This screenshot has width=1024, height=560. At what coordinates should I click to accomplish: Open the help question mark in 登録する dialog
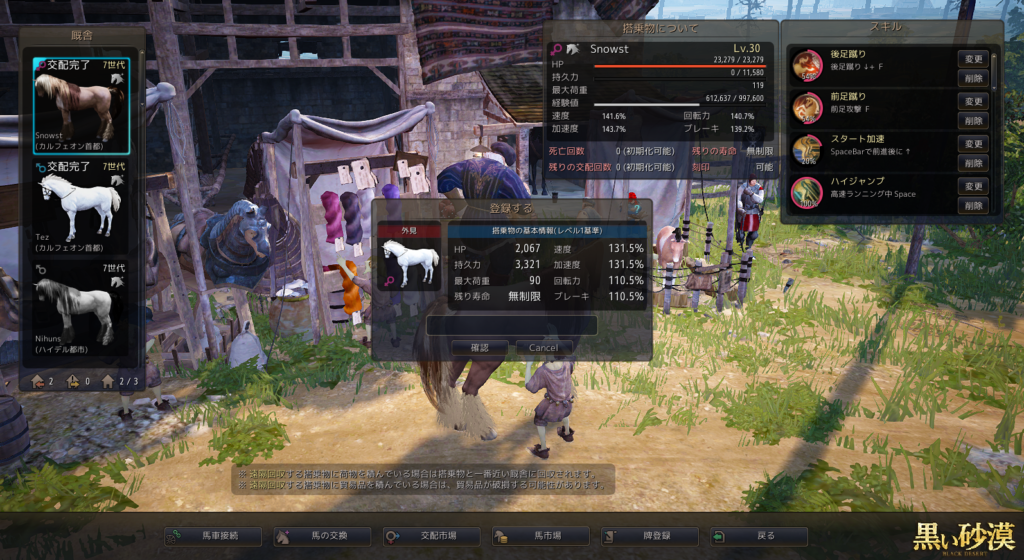click(634, 209)
